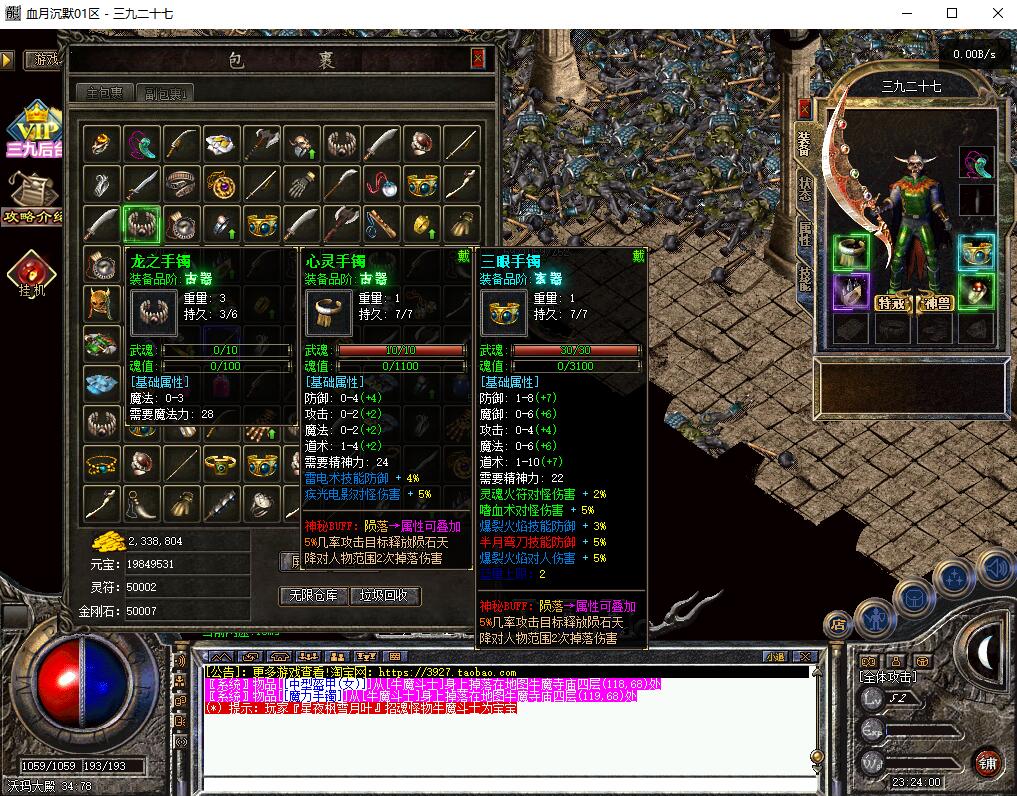This screenshot has height=796, width=1017.
Task: Switch to the 主包裹 tab
Action: pos(105,93)
